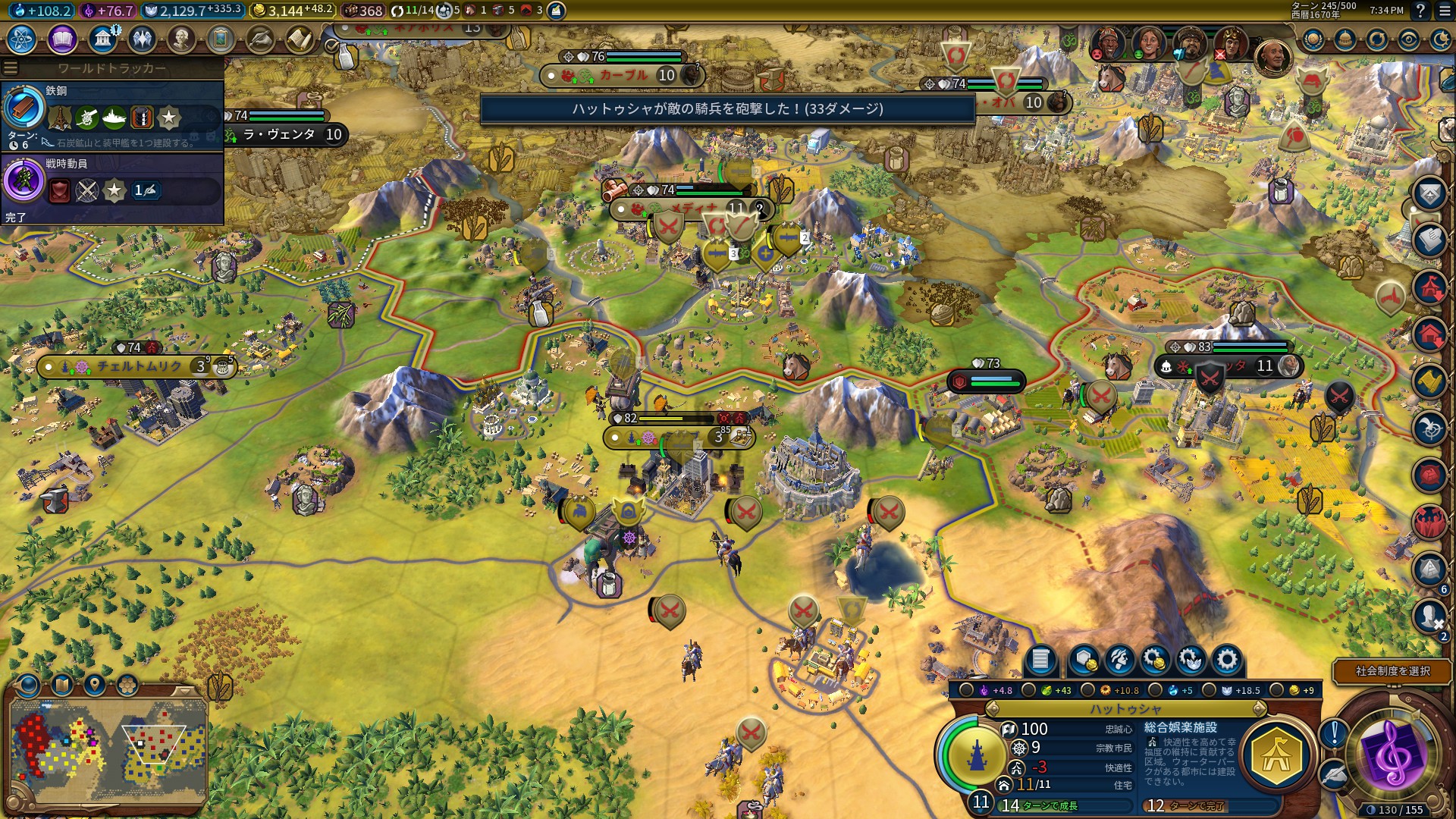Open the Civilopedia question mark
Image resolution: width=1456 pixels, height=819 pixels.
tap(1420, 11)
